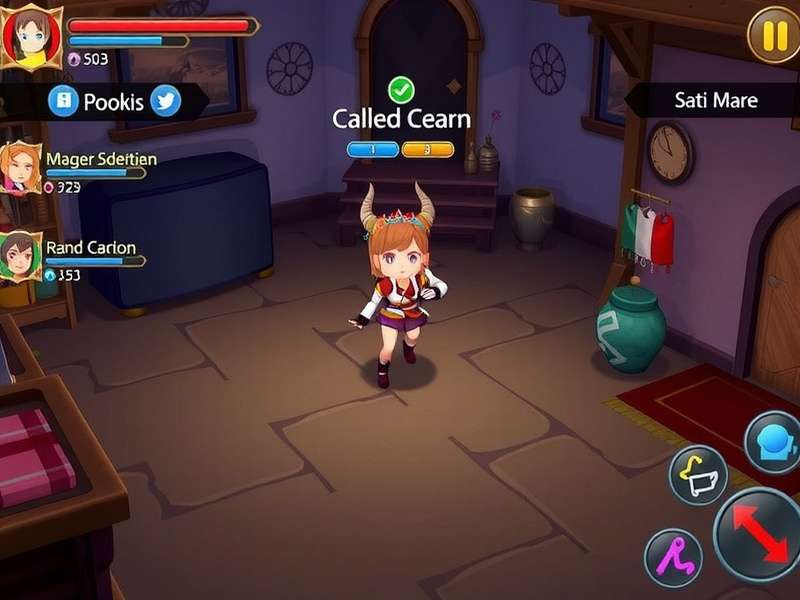The width and height of the screenshot is (800, 600).
Task: Open the player character portrait
Action: [x=31, y=37]
